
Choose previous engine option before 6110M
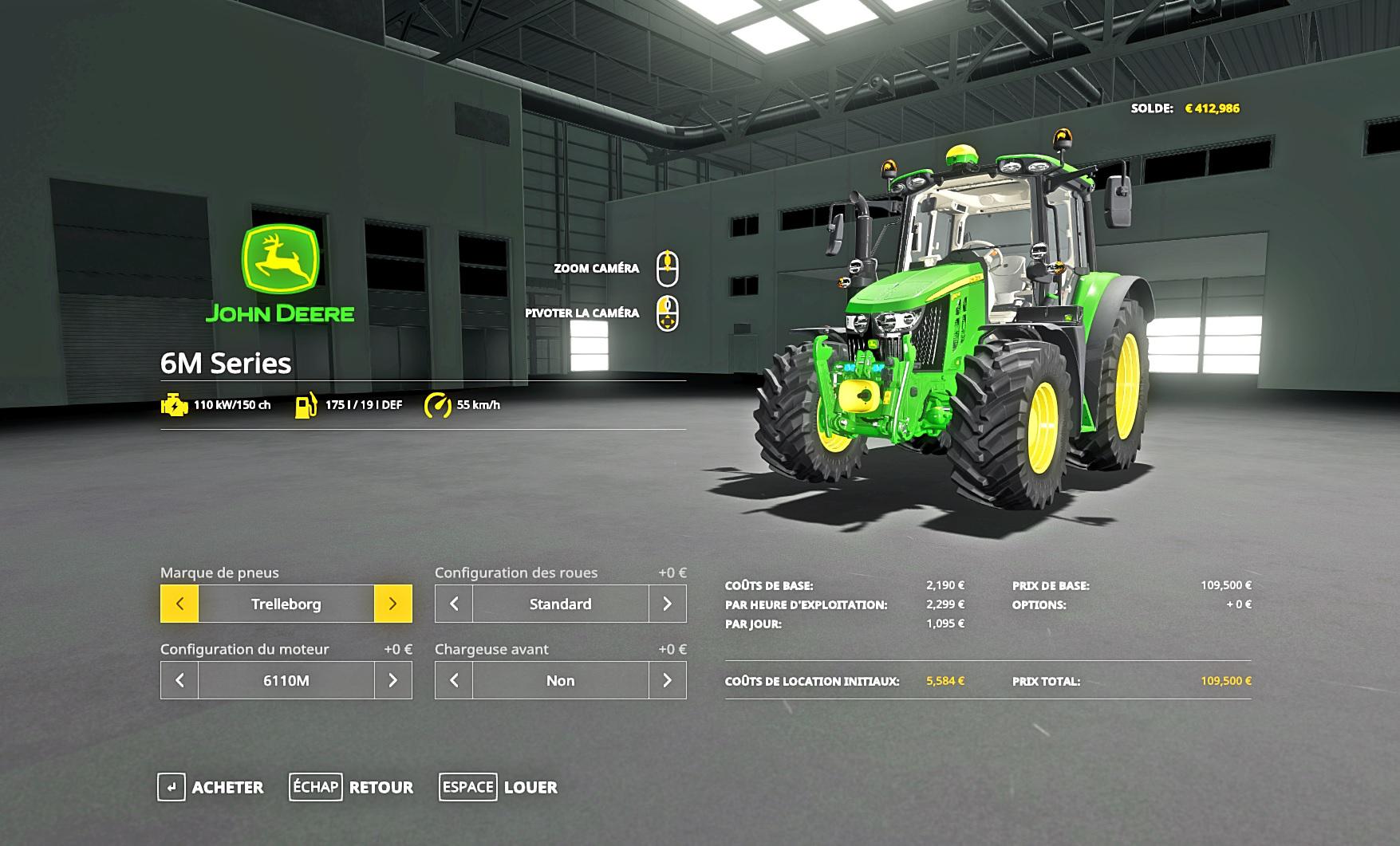click(x=179, y=680)
